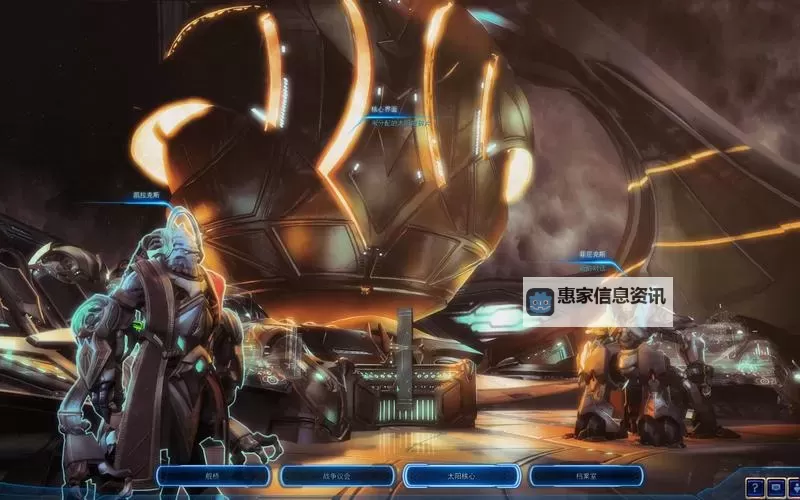Open the chat message icon
Image resolution: width=800 pixels, height=500 pixels.
[777, 486]
